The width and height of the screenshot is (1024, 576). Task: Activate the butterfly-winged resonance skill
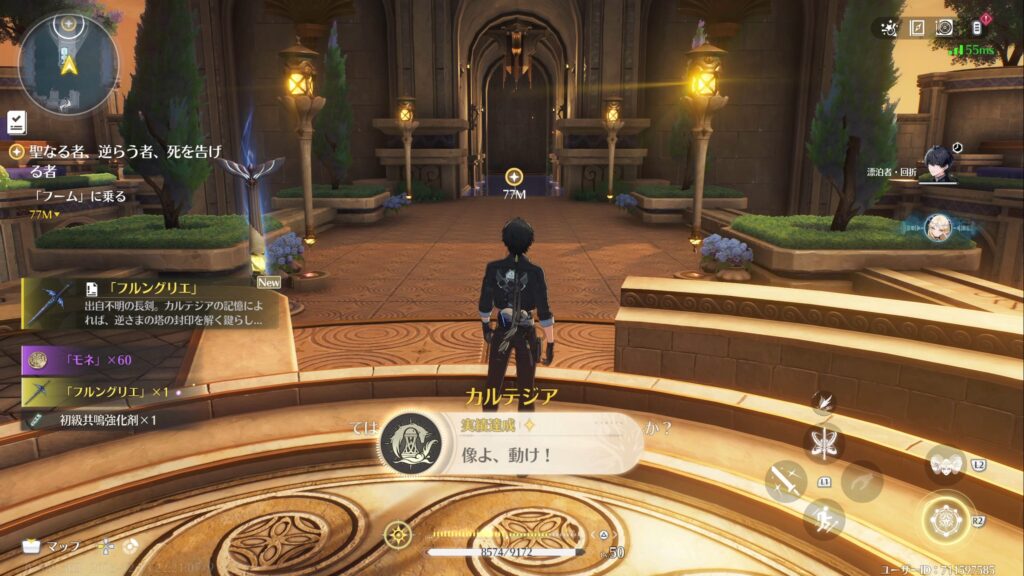(x=825, y=443)
